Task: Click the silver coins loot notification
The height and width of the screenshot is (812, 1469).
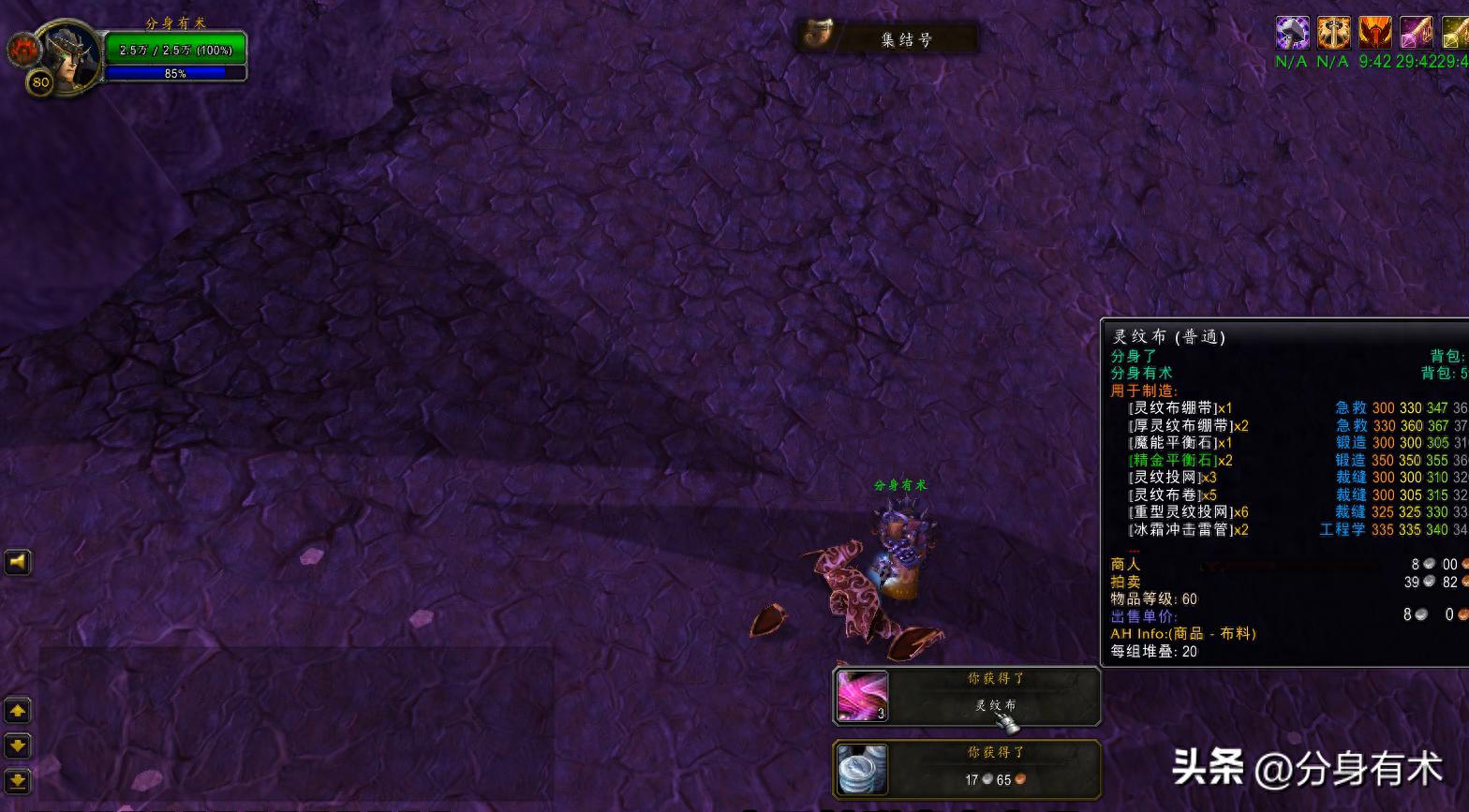Action: [x=966, y=769]
